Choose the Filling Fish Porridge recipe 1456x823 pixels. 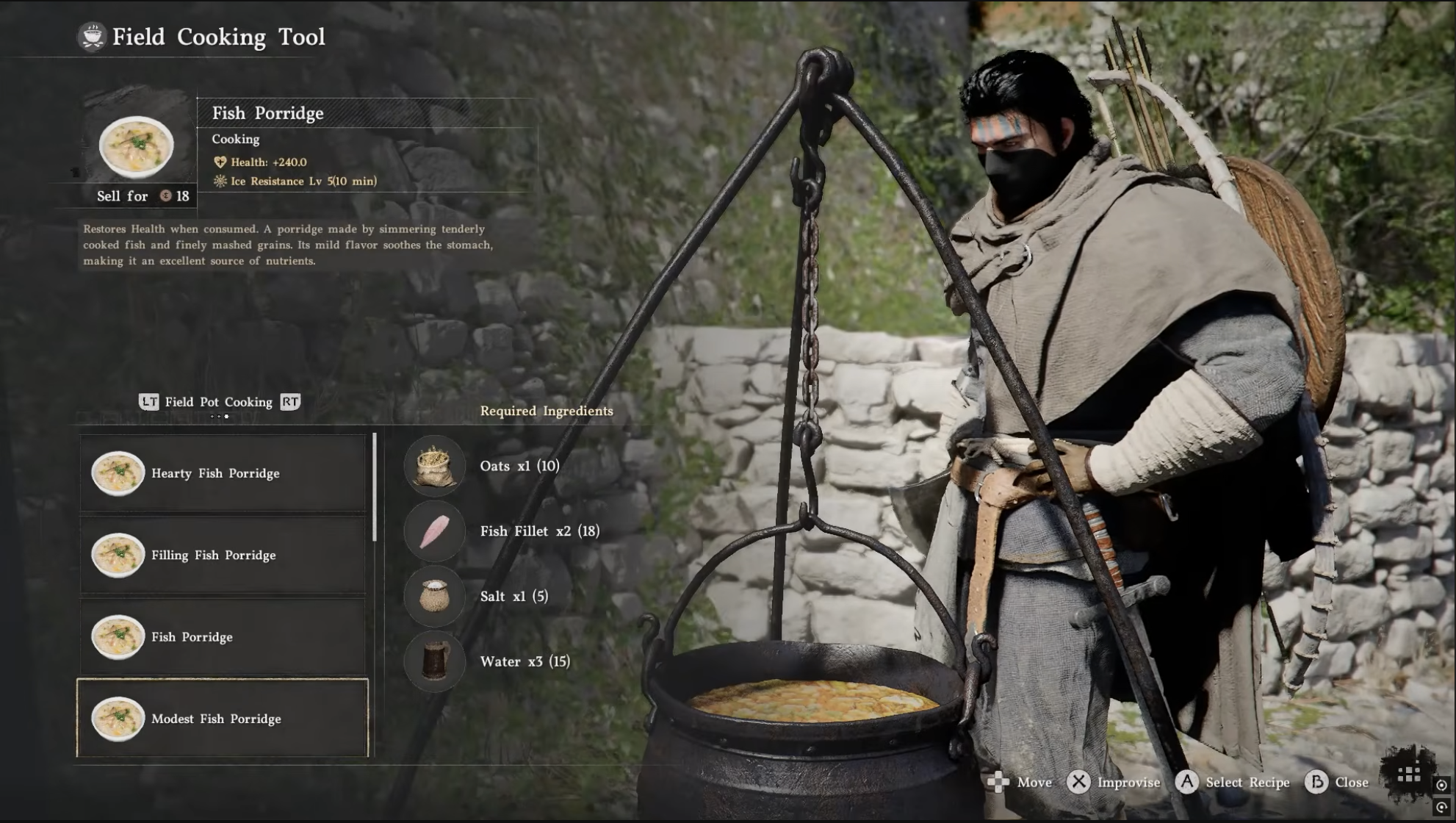pyautogui.click(x=223, y=555)
